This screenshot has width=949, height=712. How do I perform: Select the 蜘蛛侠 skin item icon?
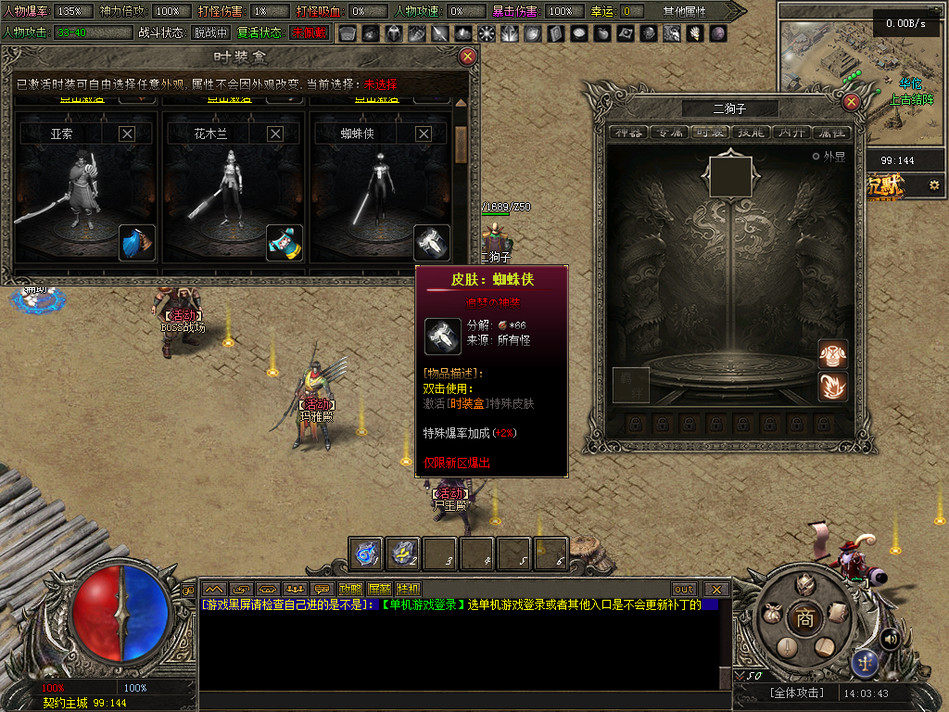click(x=431, y=243)
